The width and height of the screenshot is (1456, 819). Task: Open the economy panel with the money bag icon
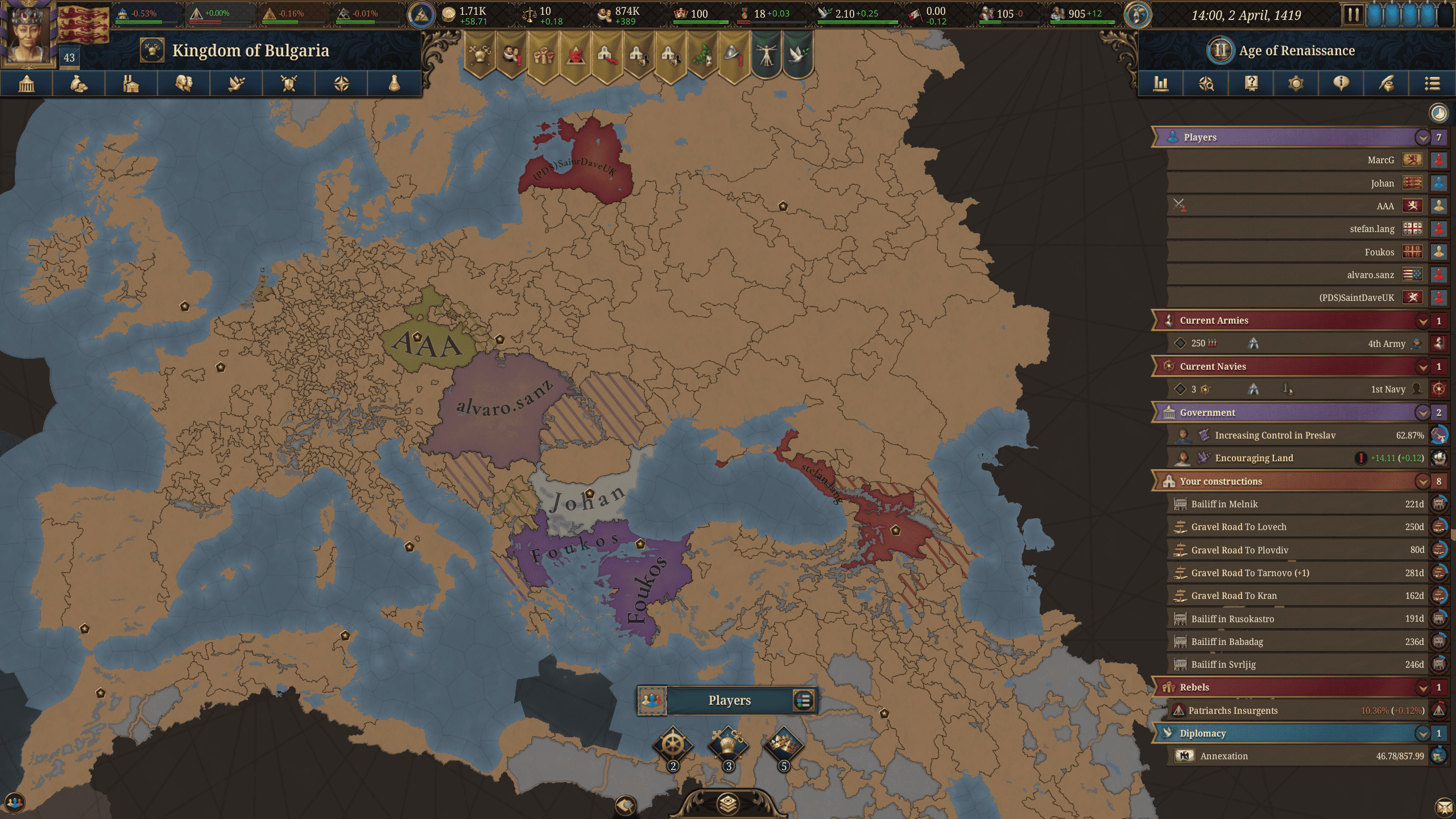click(x=79, y=84)
